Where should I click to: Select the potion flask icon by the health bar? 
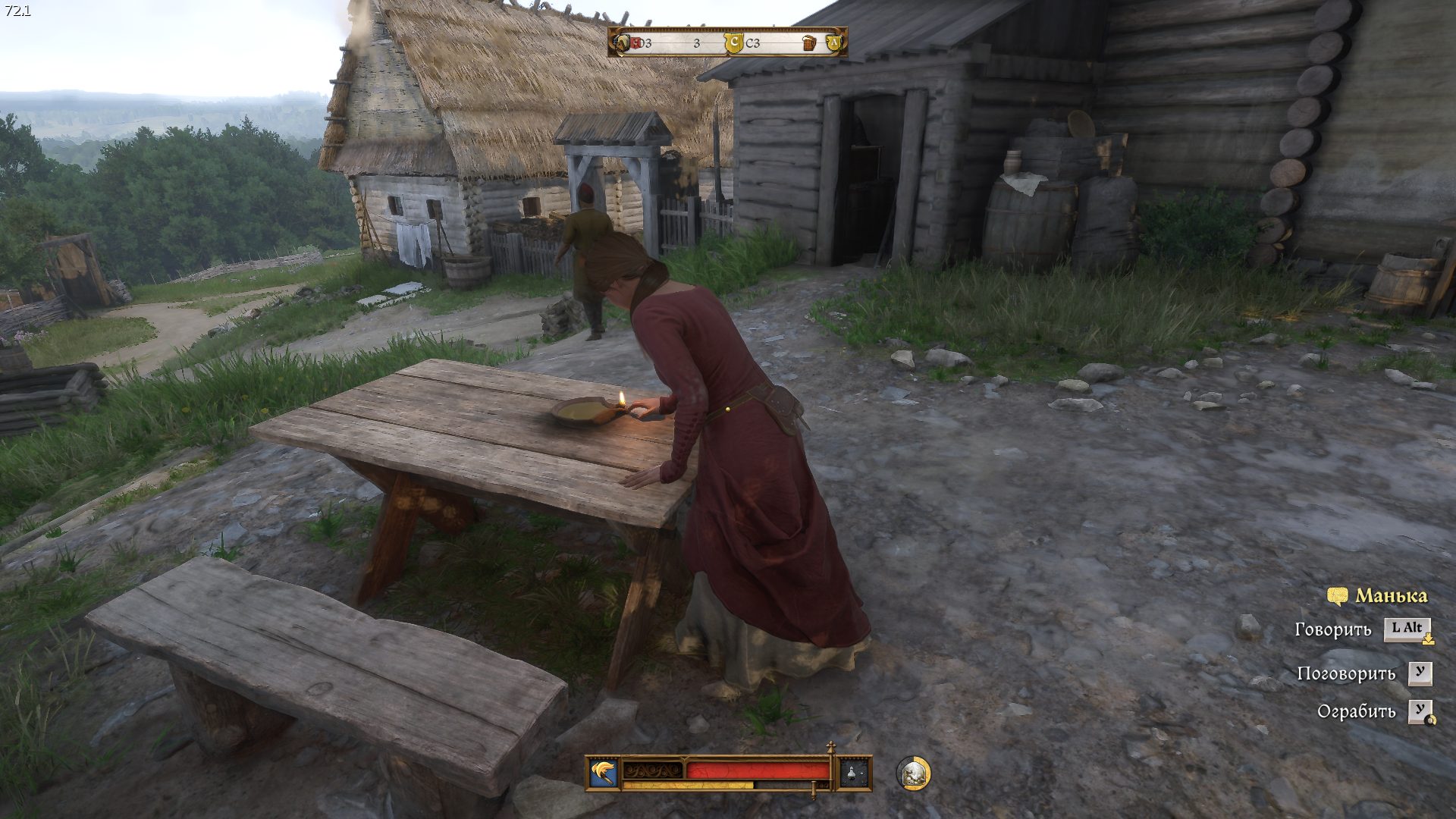click(853, 773)
